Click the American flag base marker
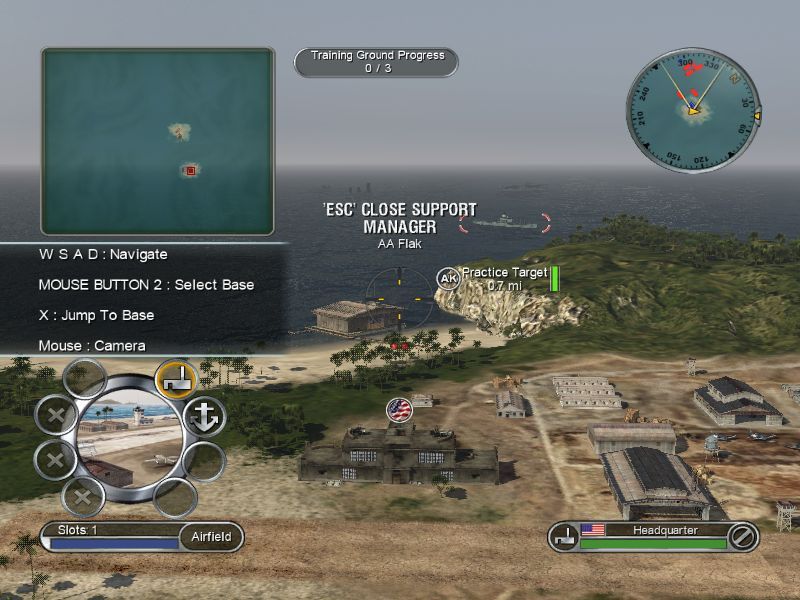 click(399, 409)
